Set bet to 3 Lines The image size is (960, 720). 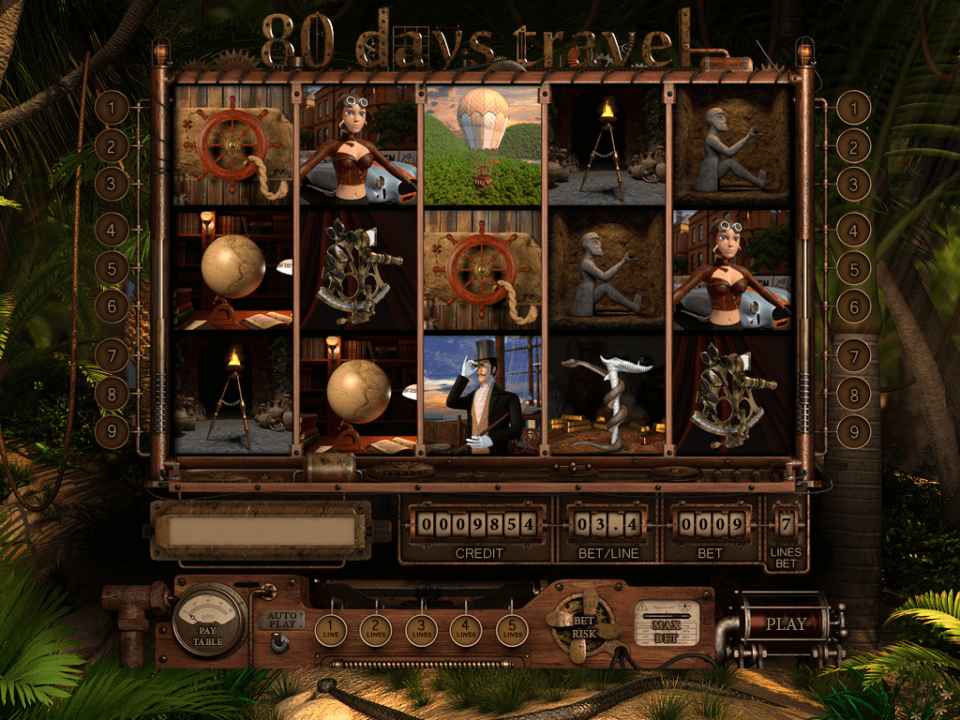[421, 630]
